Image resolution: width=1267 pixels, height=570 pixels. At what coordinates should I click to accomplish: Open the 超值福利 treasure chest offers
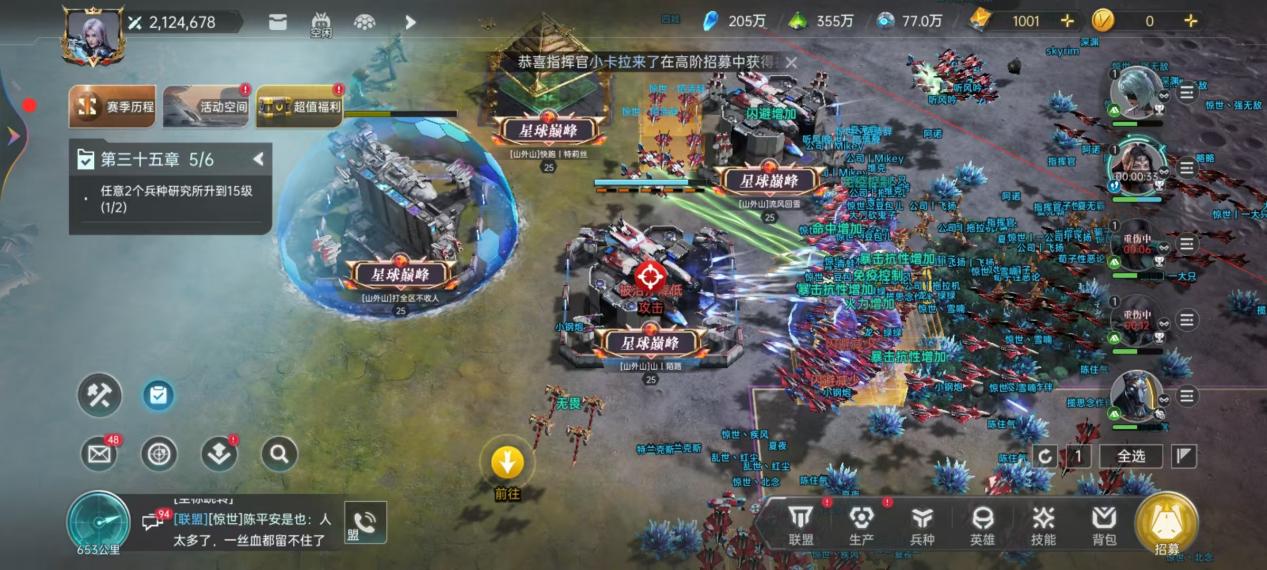point(300,106)
